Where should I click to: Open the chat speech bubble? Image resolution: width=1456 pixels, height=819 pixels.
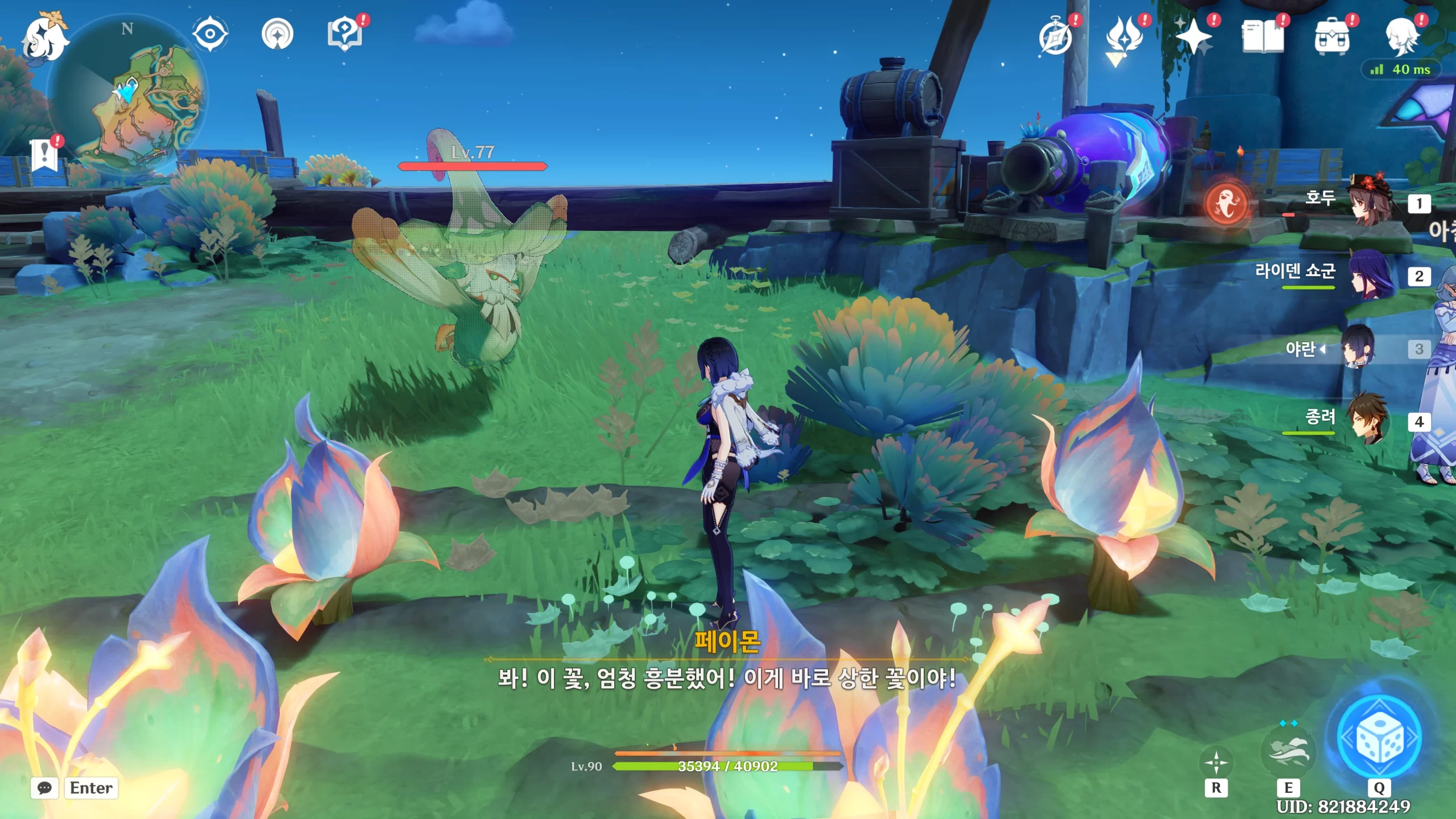[x=44, y=788]
